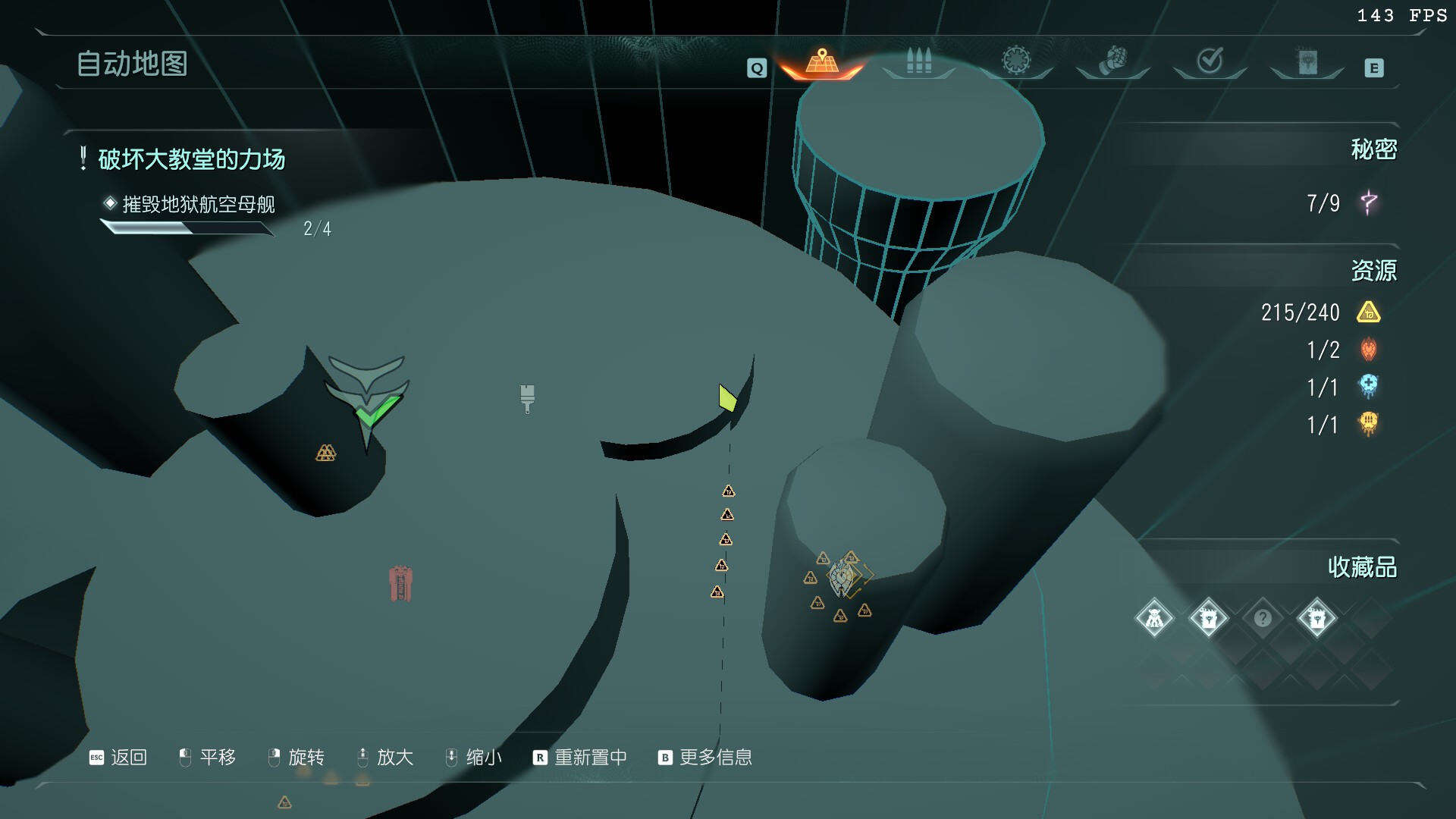
Task: Select the active automap tab
Action: coord(822,61)
